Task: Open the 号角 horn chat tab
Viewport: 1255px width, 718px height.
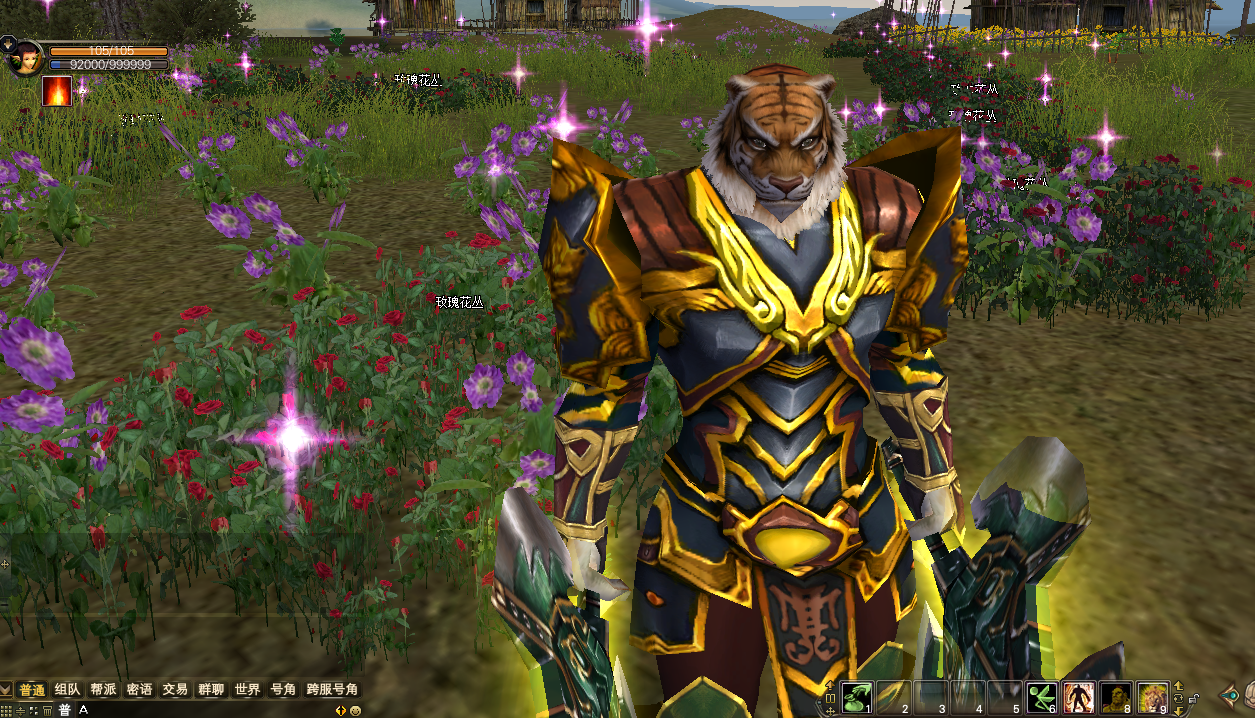Action: (283, 690)
